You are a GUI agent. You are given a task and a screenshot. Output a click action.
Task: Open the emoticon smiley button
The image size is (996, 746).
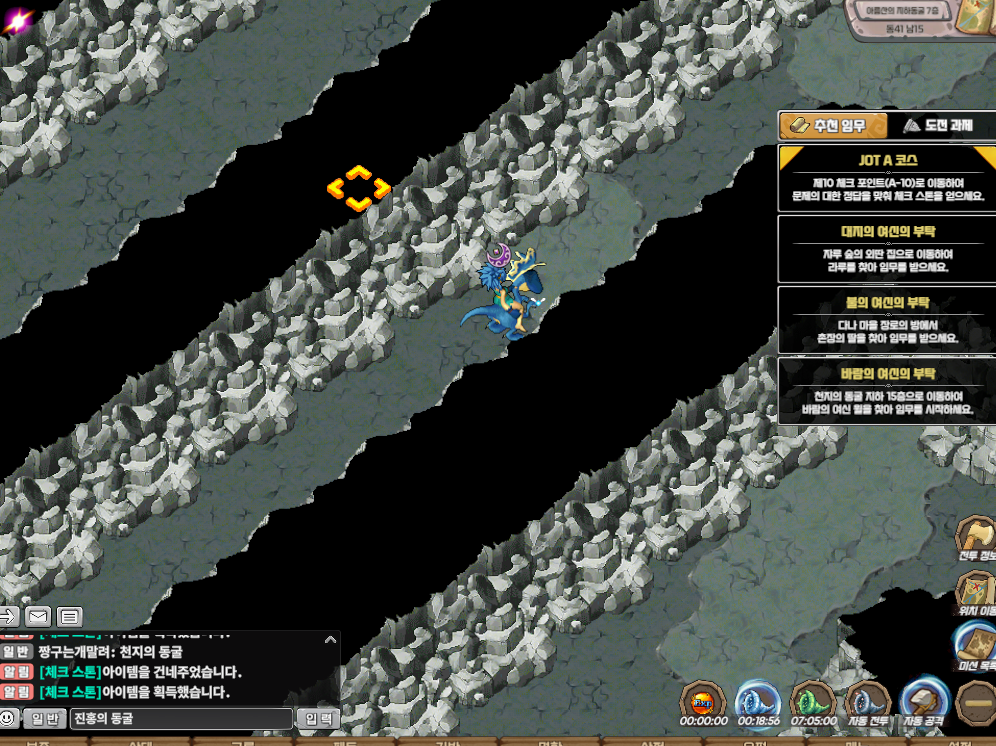coord(9,718)
